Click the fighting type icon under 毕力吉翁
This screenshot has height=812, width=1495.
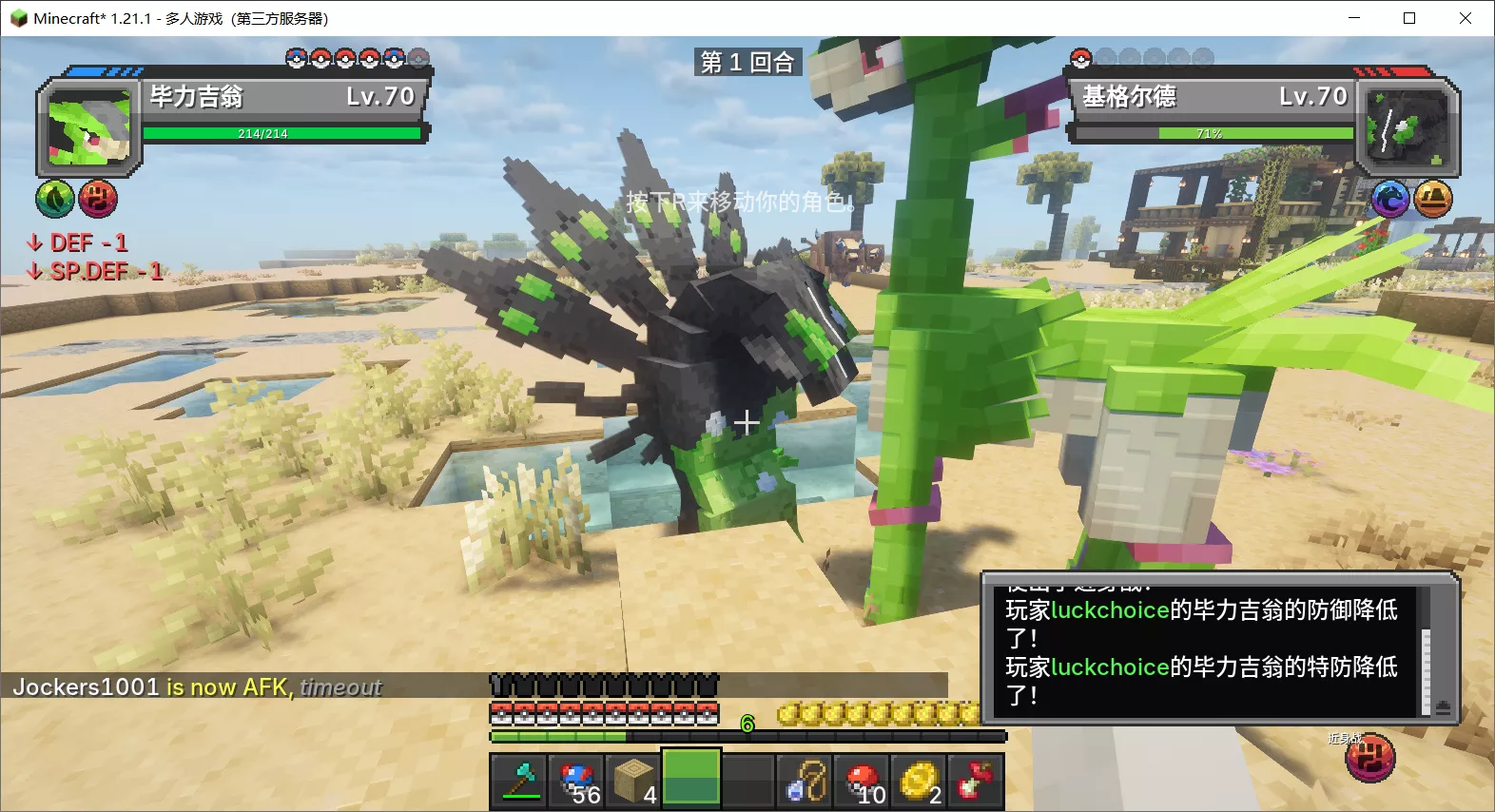[97, 199]
